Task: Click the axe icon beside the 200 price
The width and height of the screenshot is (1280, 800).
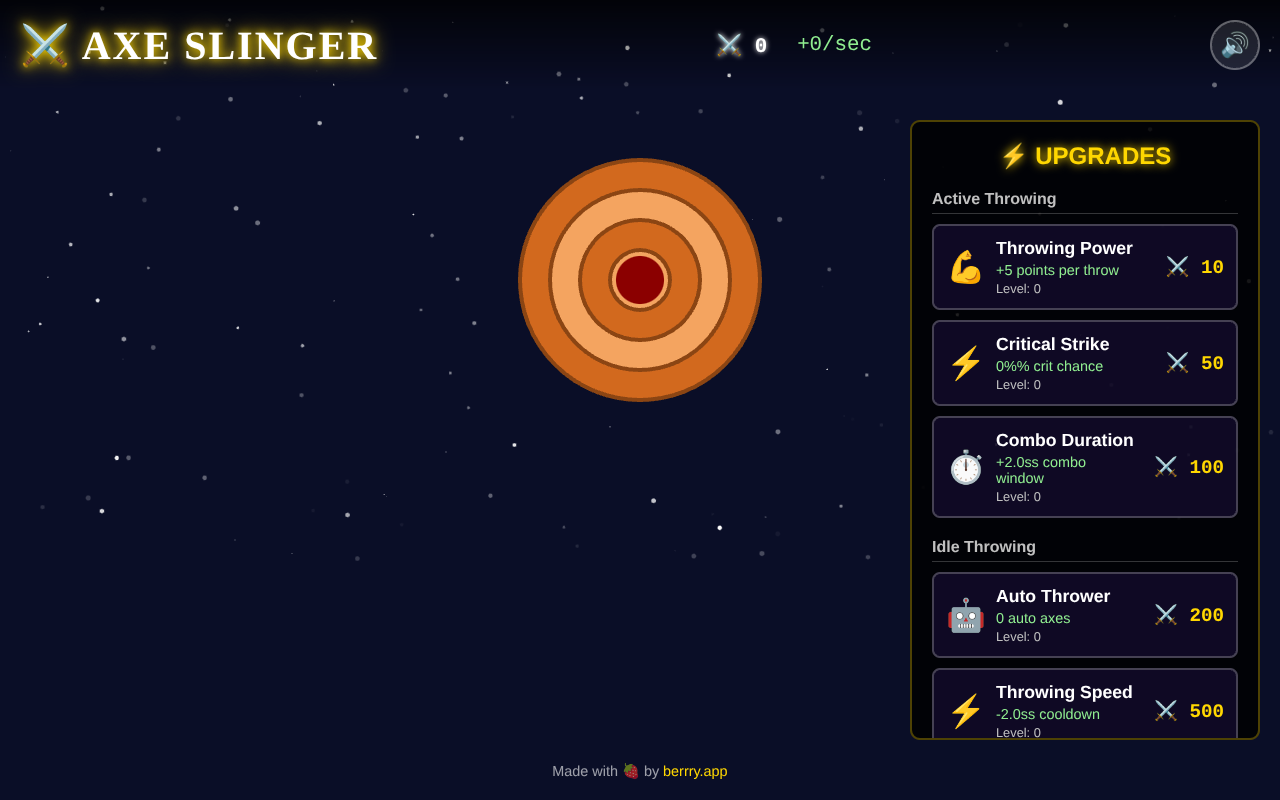Action: point(1165,614)
